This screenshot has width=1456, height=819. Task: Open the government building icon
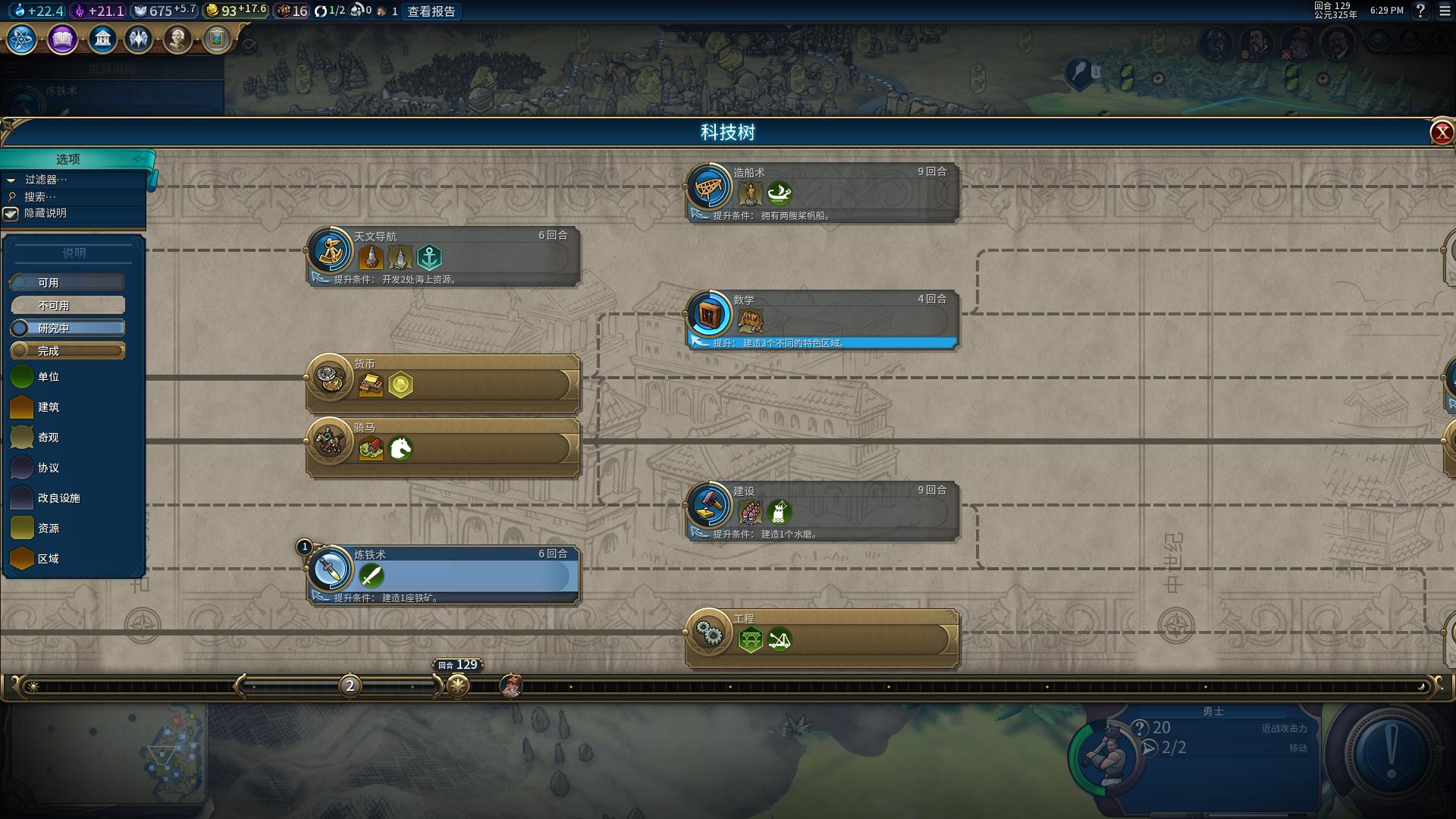coord(102,39)
